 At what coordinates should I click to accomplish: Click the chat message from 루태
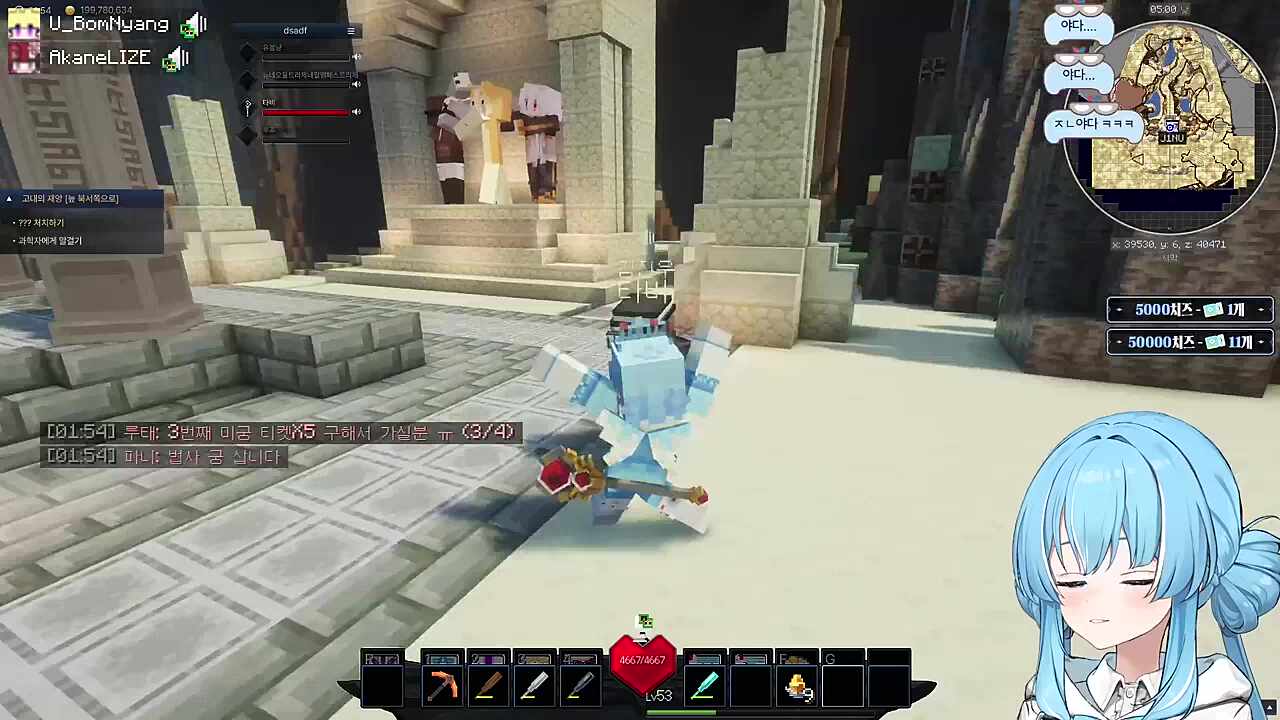280,432
